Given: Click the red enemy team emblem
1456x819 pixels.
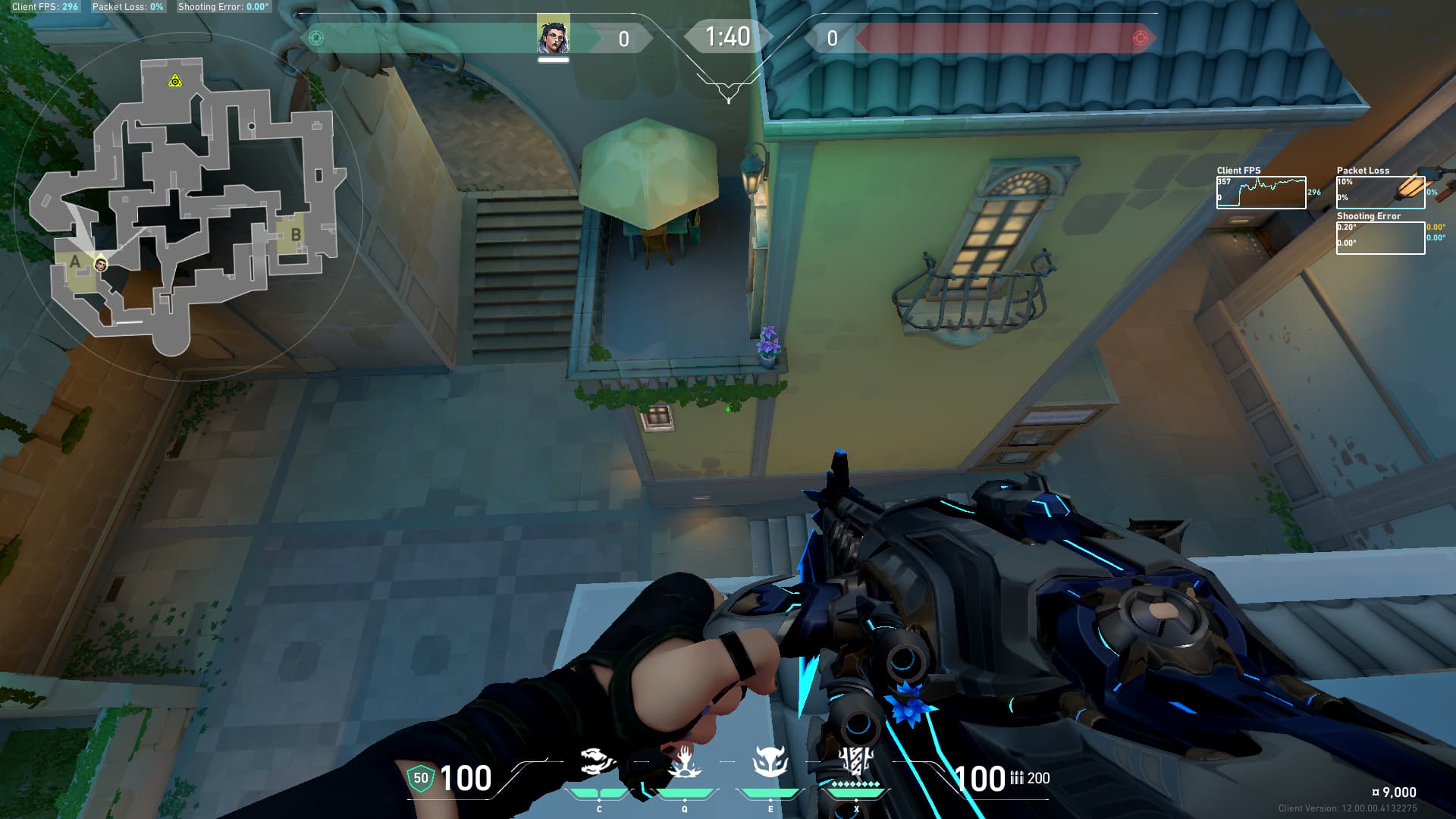Looking at the screenshot, I should [x=1140, y=38].
